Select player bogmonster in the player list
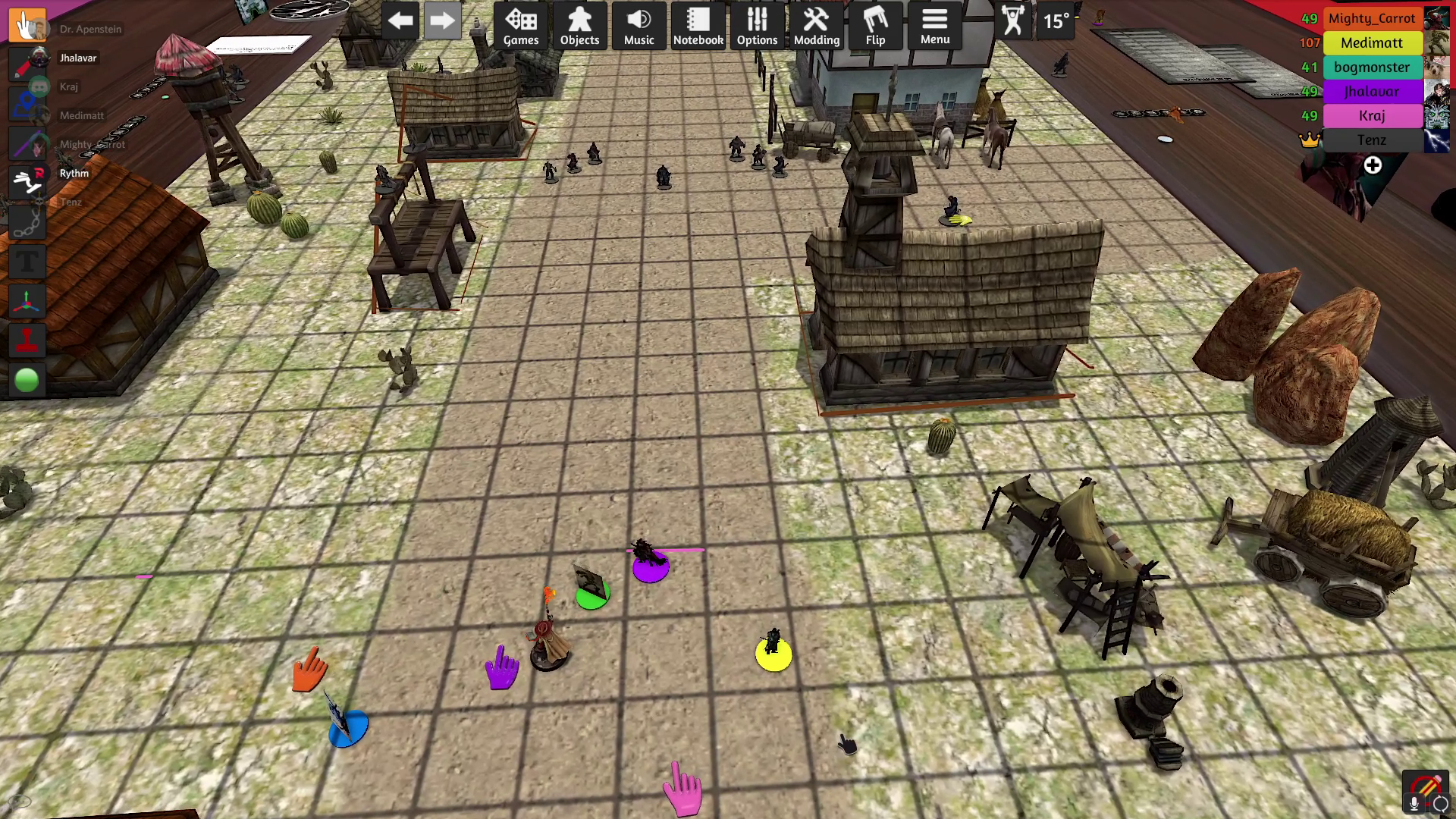 pyautogui.click(x=1371, y=67)
